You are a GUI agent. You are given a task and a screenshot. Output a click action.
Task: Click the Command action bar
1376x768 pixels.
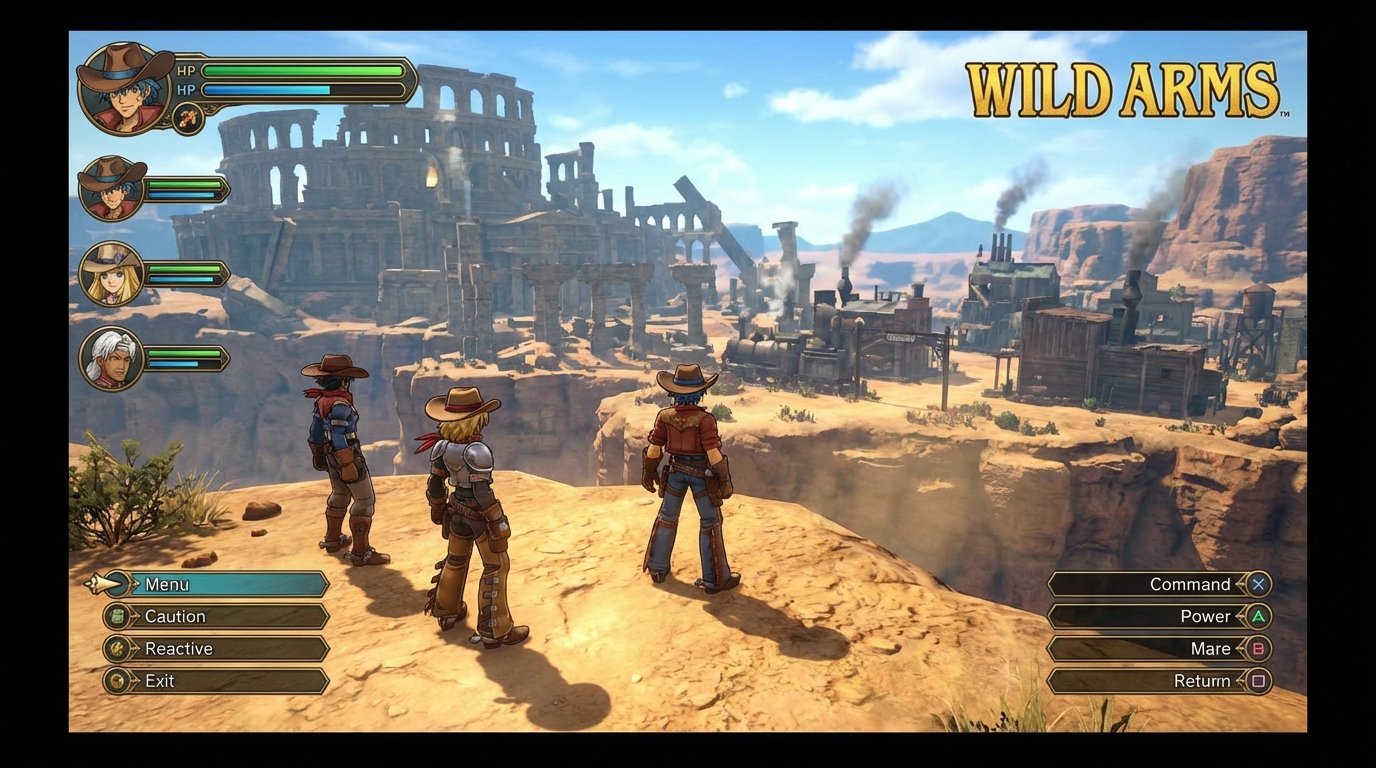coord(1150,585)
